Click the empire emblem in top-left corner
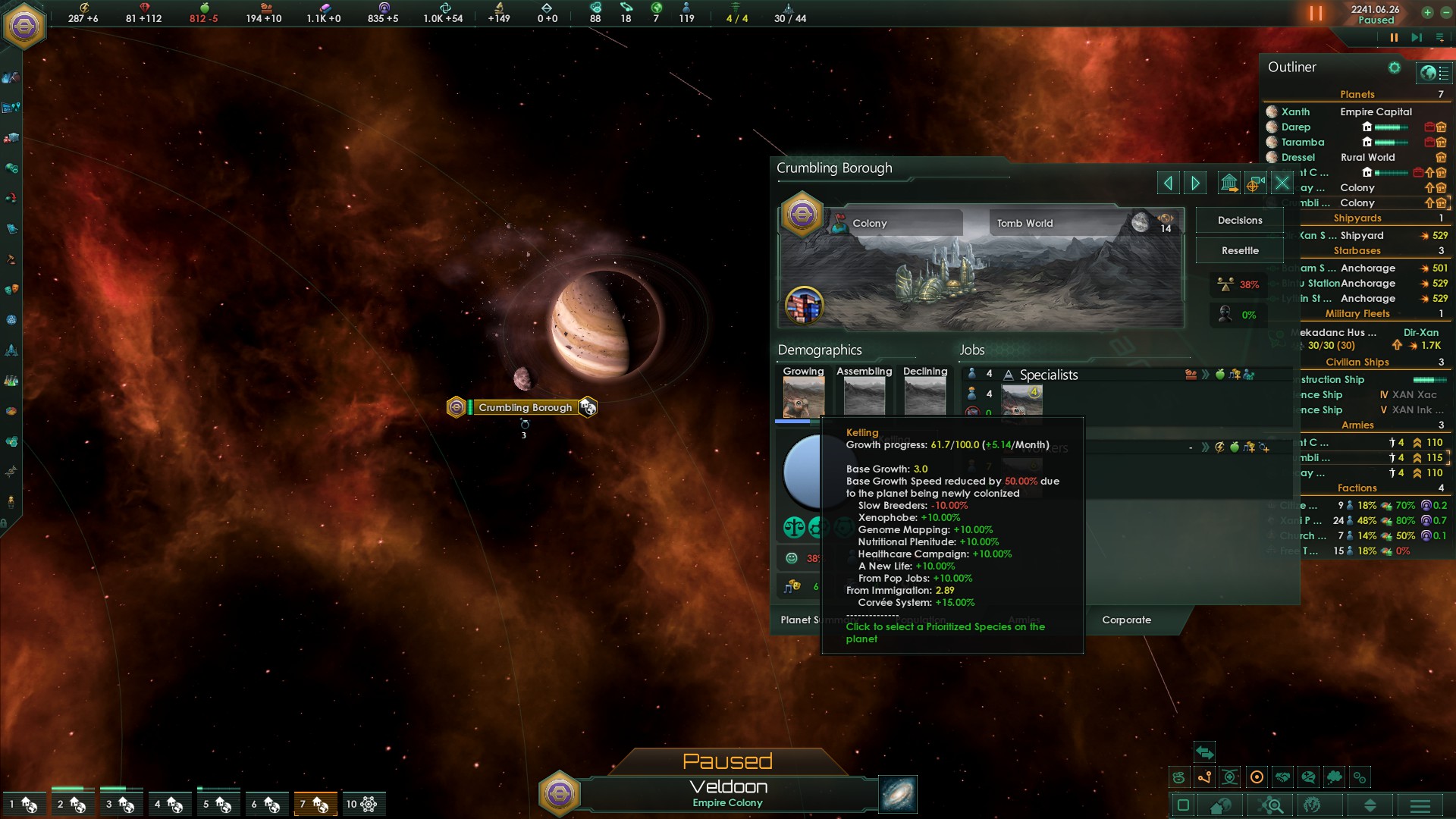Image resolution: width=1456 pixels, height=819 pixels. pos(24,27)
